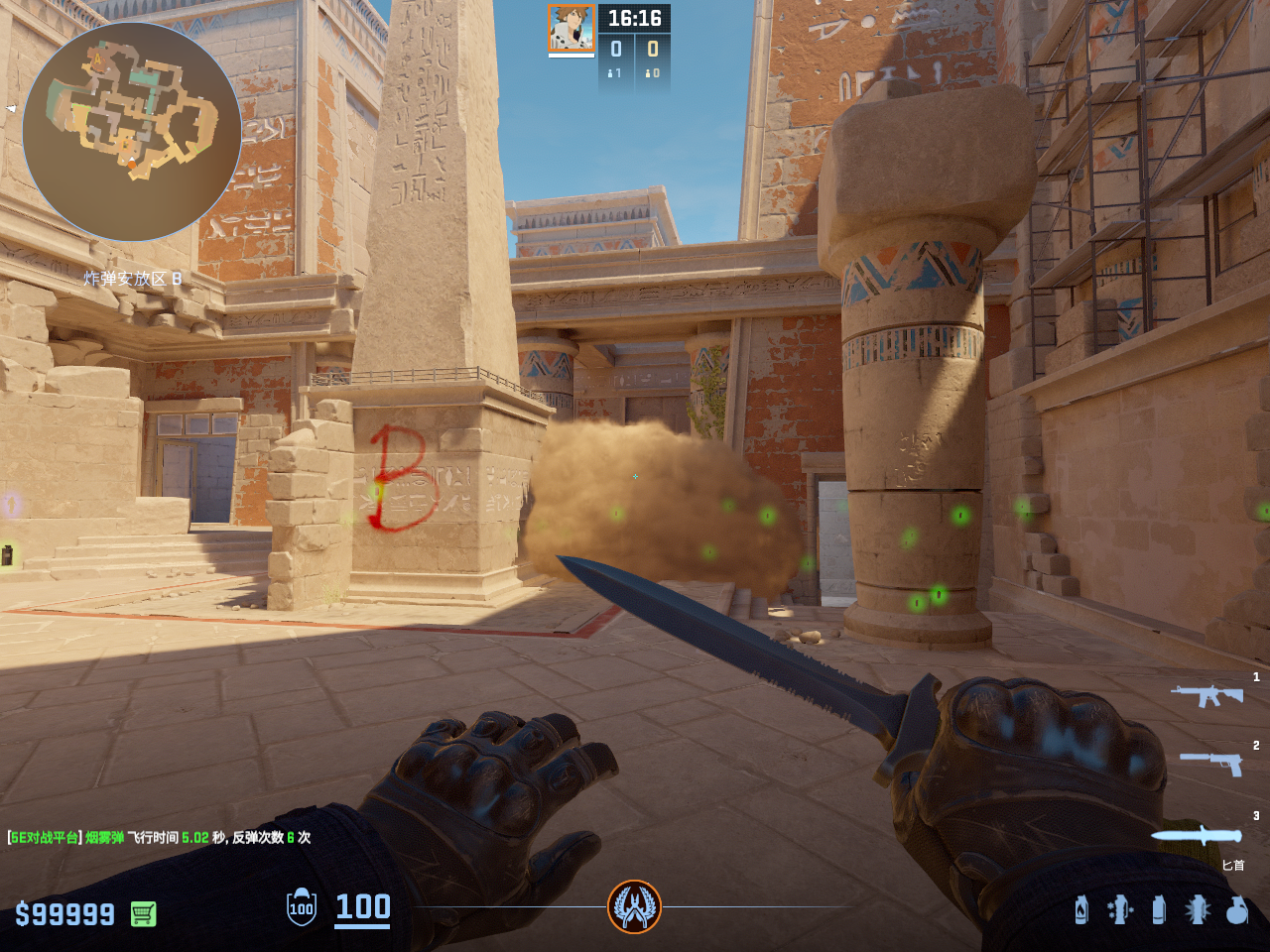Select the knife weapon slot
1270x952 pixels.
coord(1197,836)
